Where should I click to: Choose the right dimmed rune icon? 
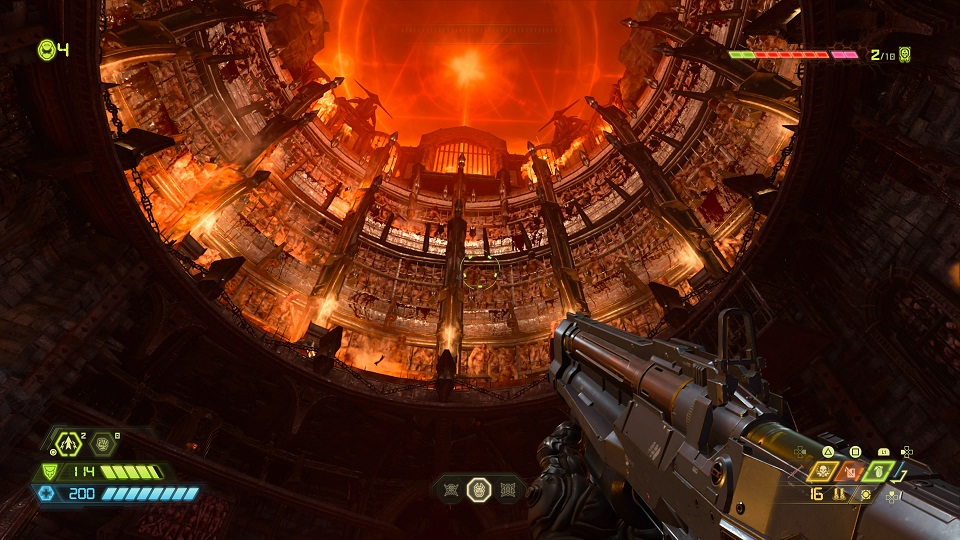click(x=507, y=489)
